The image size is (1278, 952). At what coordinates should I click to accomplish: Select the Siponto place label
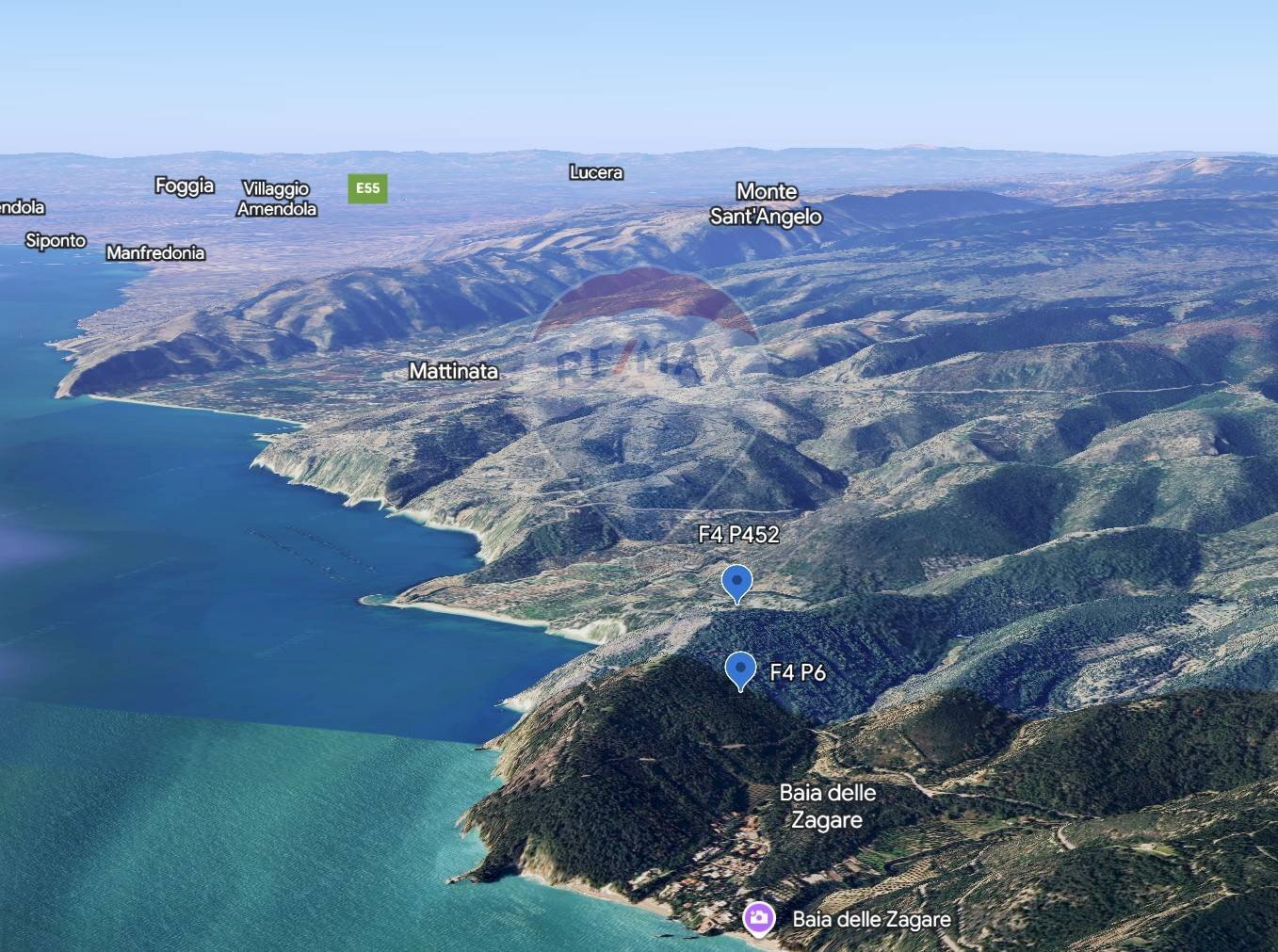tap(56, 240)
